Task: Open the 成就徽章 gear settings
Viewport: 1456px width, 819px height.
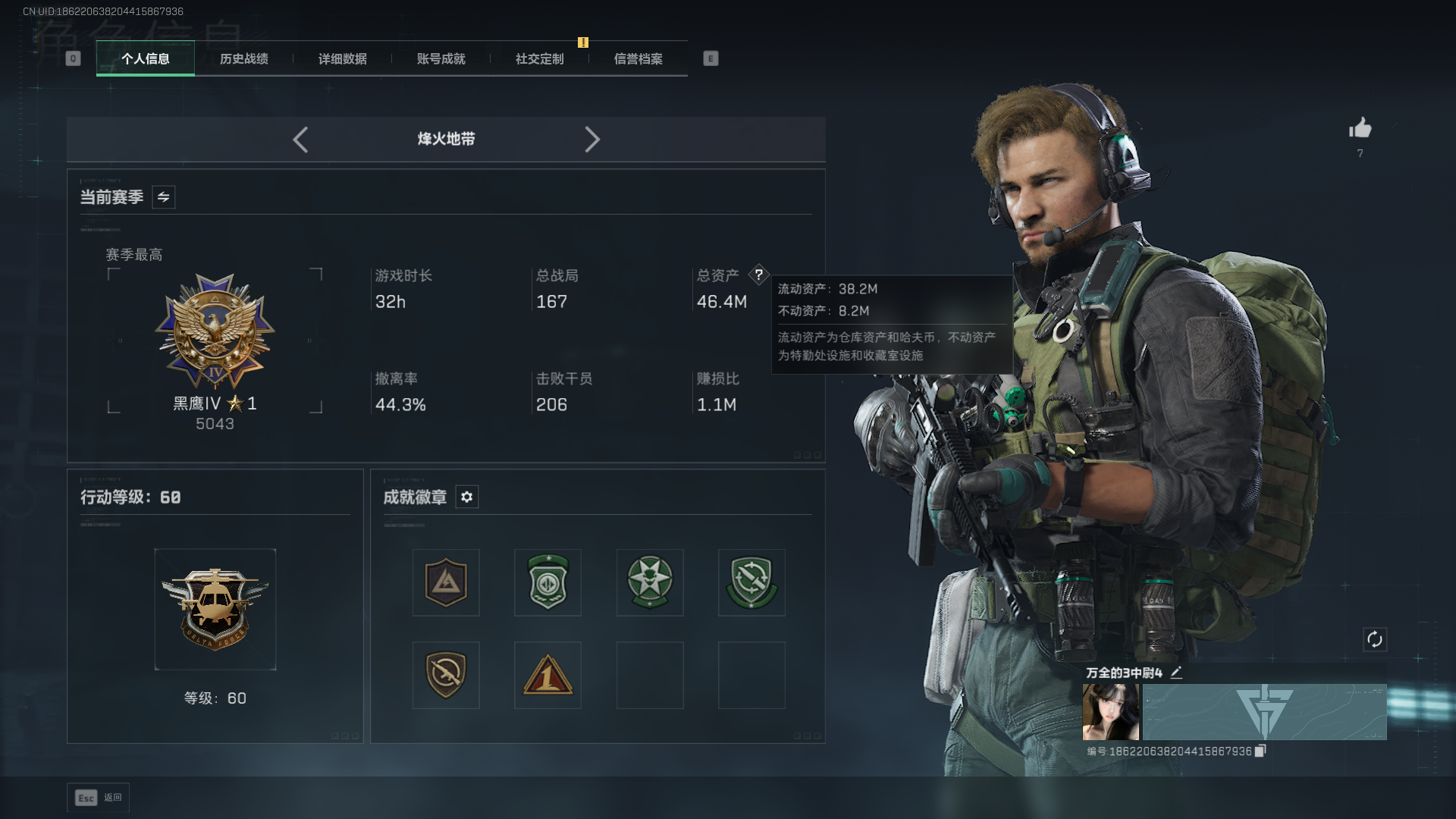Action: [466, 497]
